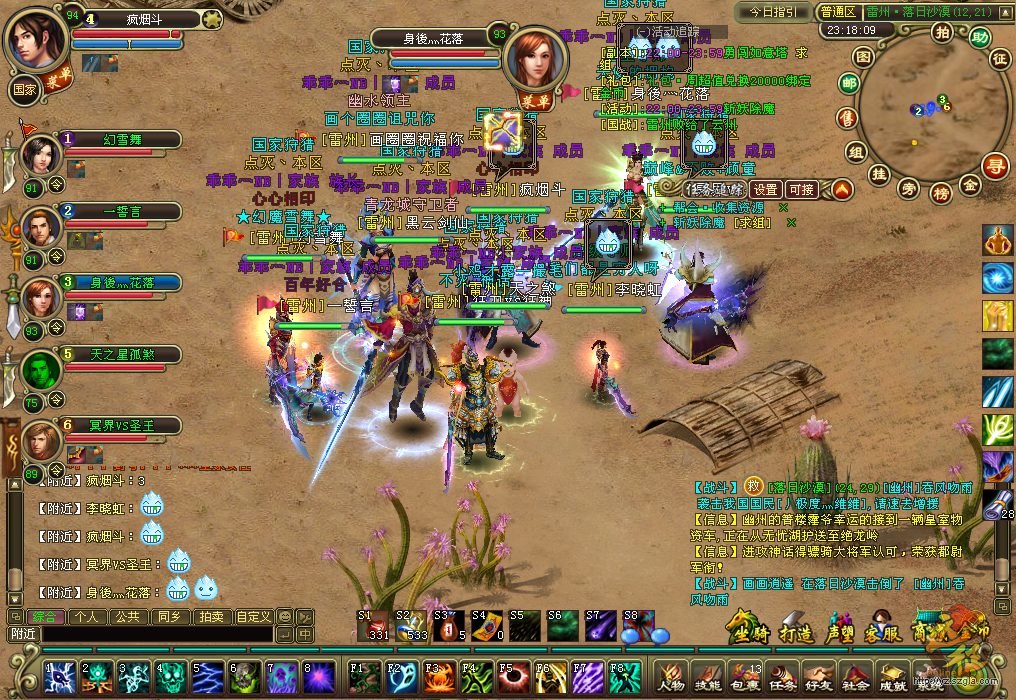Open the 人物 character panel
This screenshot has width=1016, height=700.
671,675
